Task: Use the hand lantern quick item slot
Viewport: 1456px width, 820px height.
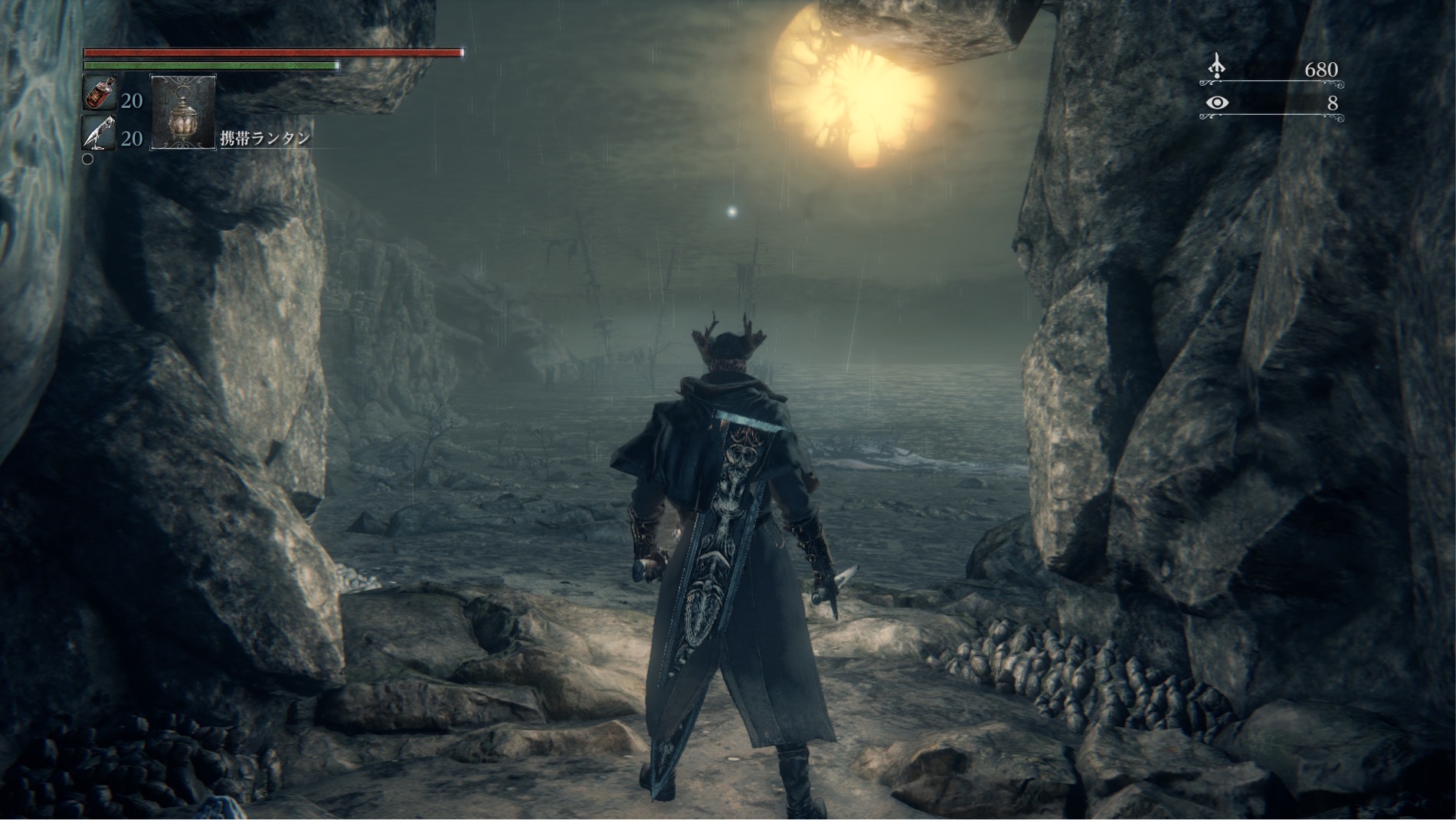Action: [183, 112]
